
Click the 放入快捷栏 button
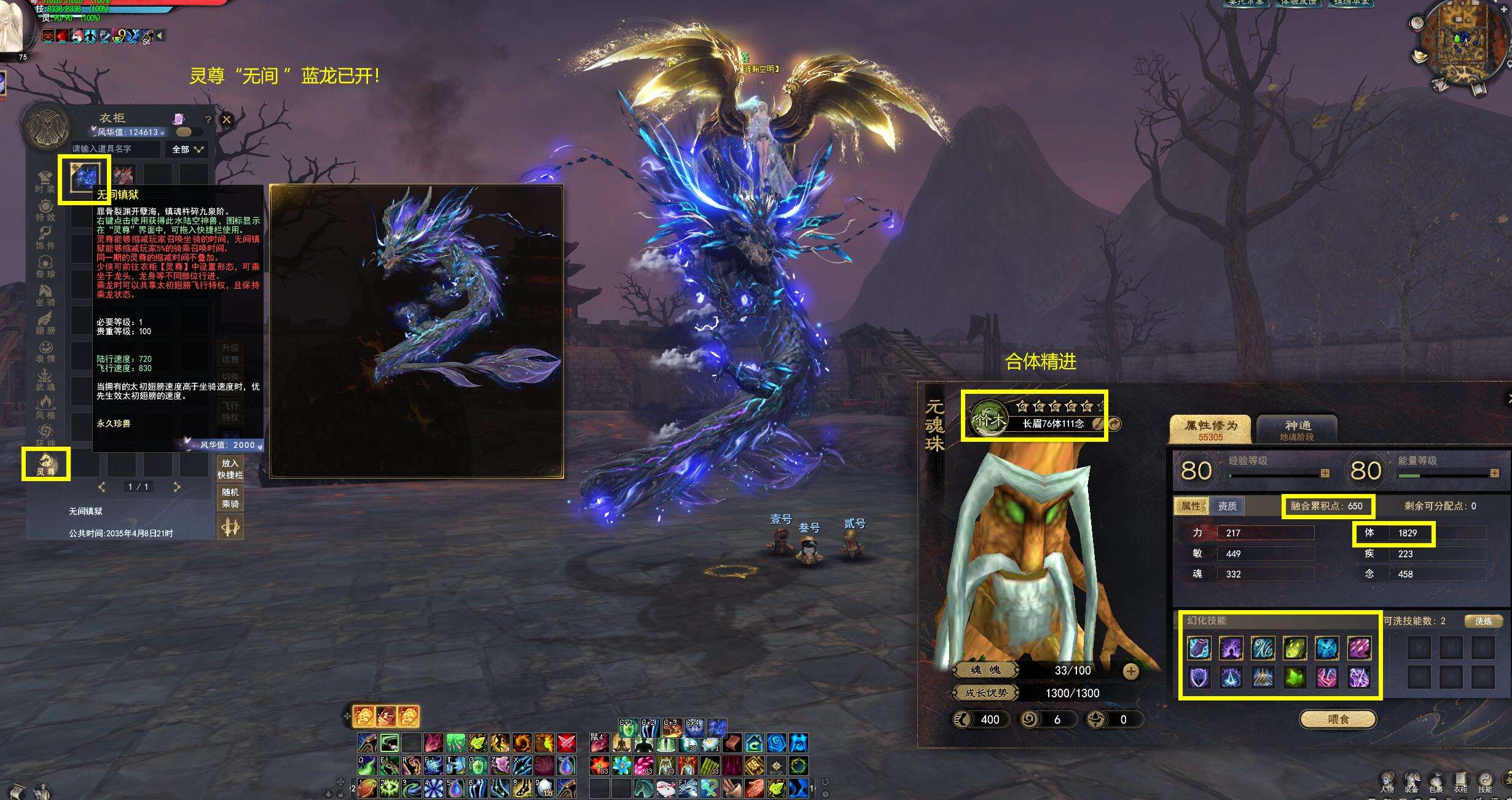230,469
